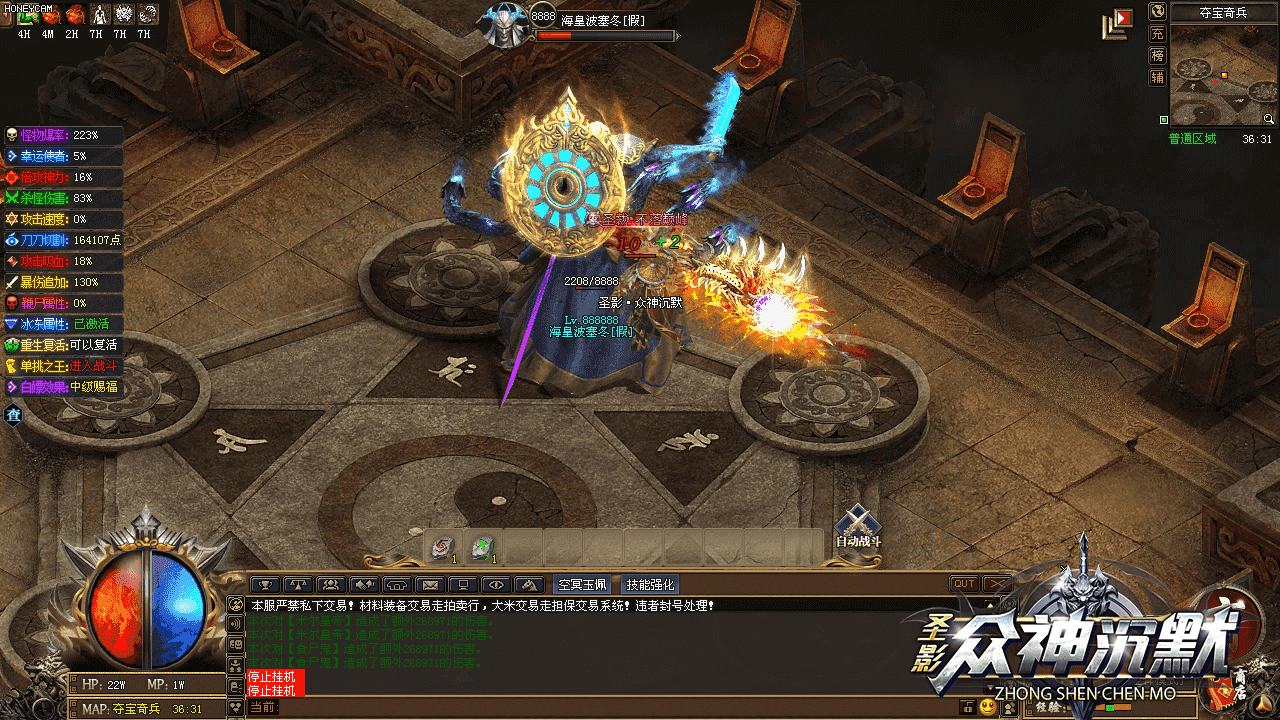
Task: Open the mail envelope icon
Action: coord(430,585)
